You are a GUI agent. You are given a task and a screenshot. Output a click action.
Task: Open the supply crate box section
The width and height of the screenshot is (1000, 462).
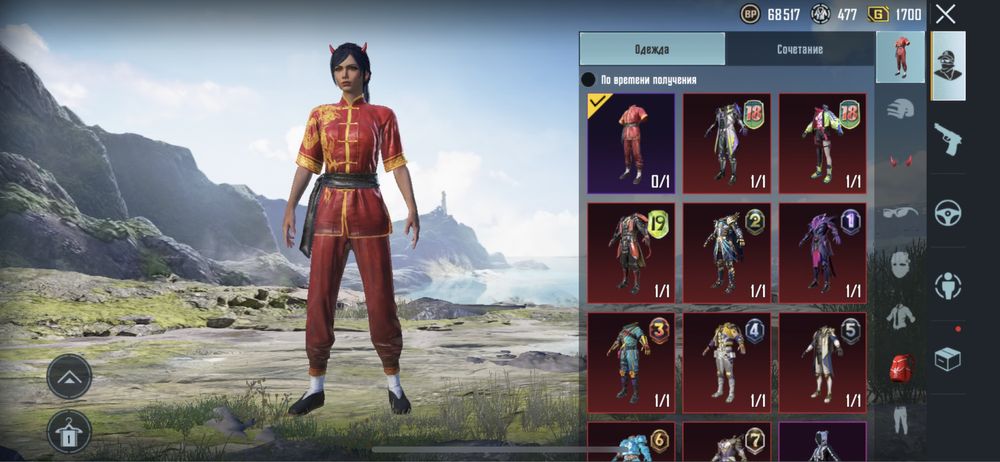(x=947, y=358)
